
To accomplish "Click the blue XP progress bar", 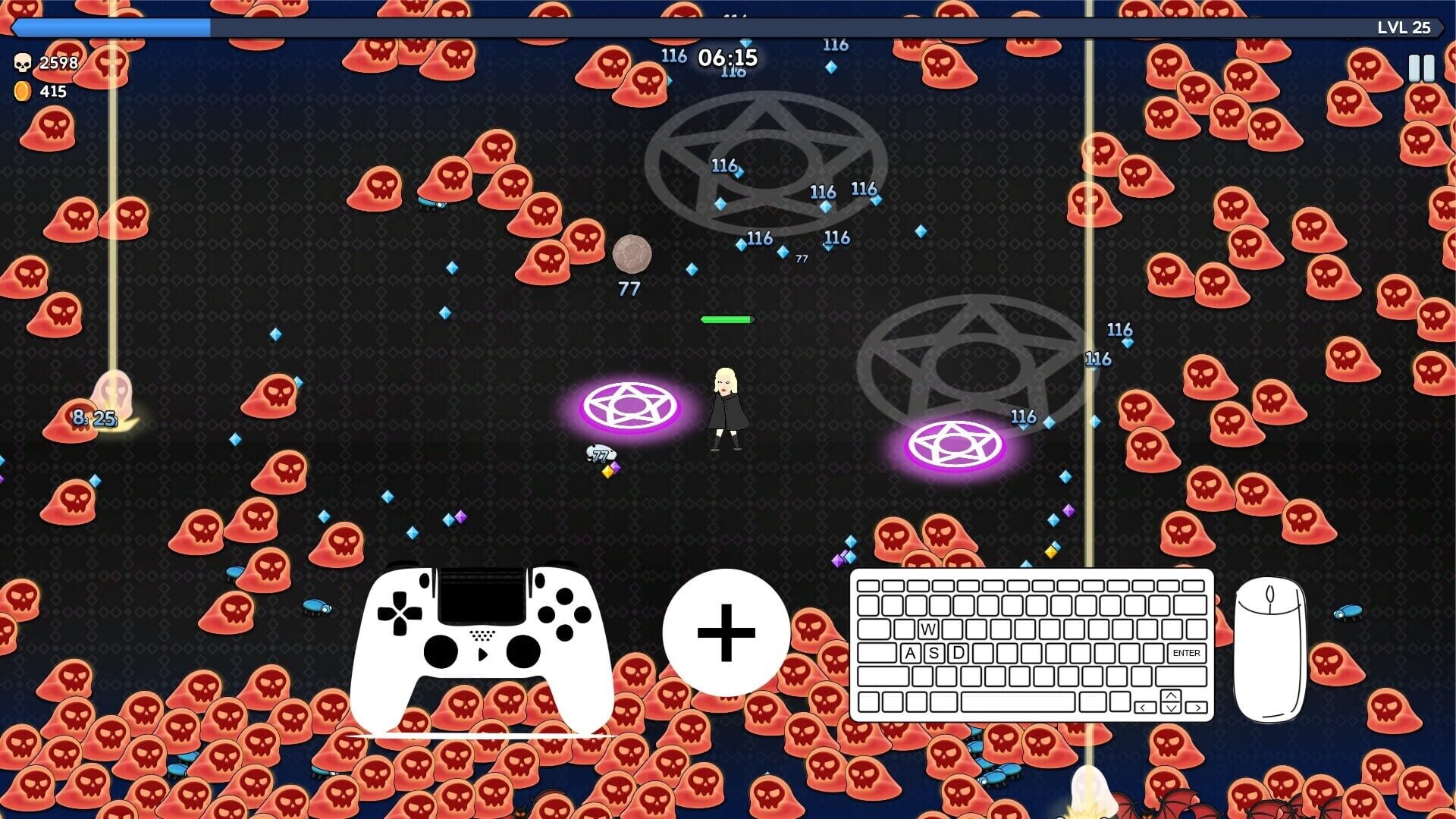I will [x=110, y=27].
